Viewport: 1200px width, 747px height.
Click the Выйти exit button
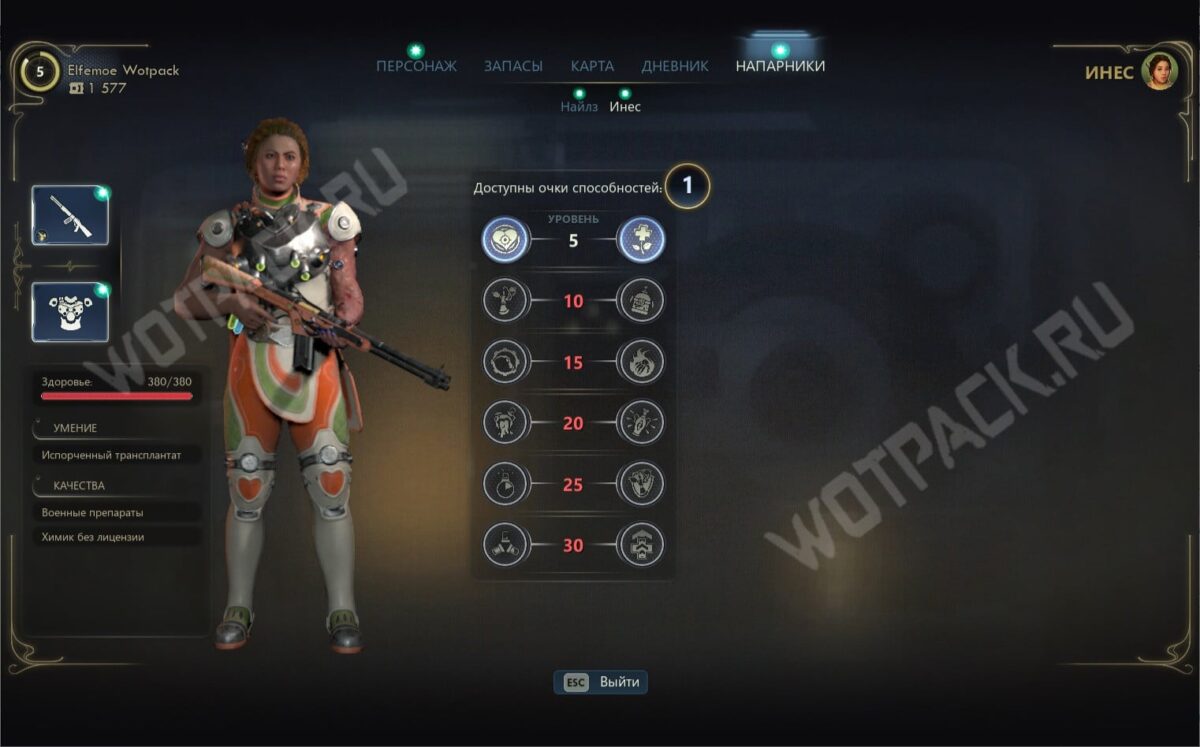pos(602,682)
